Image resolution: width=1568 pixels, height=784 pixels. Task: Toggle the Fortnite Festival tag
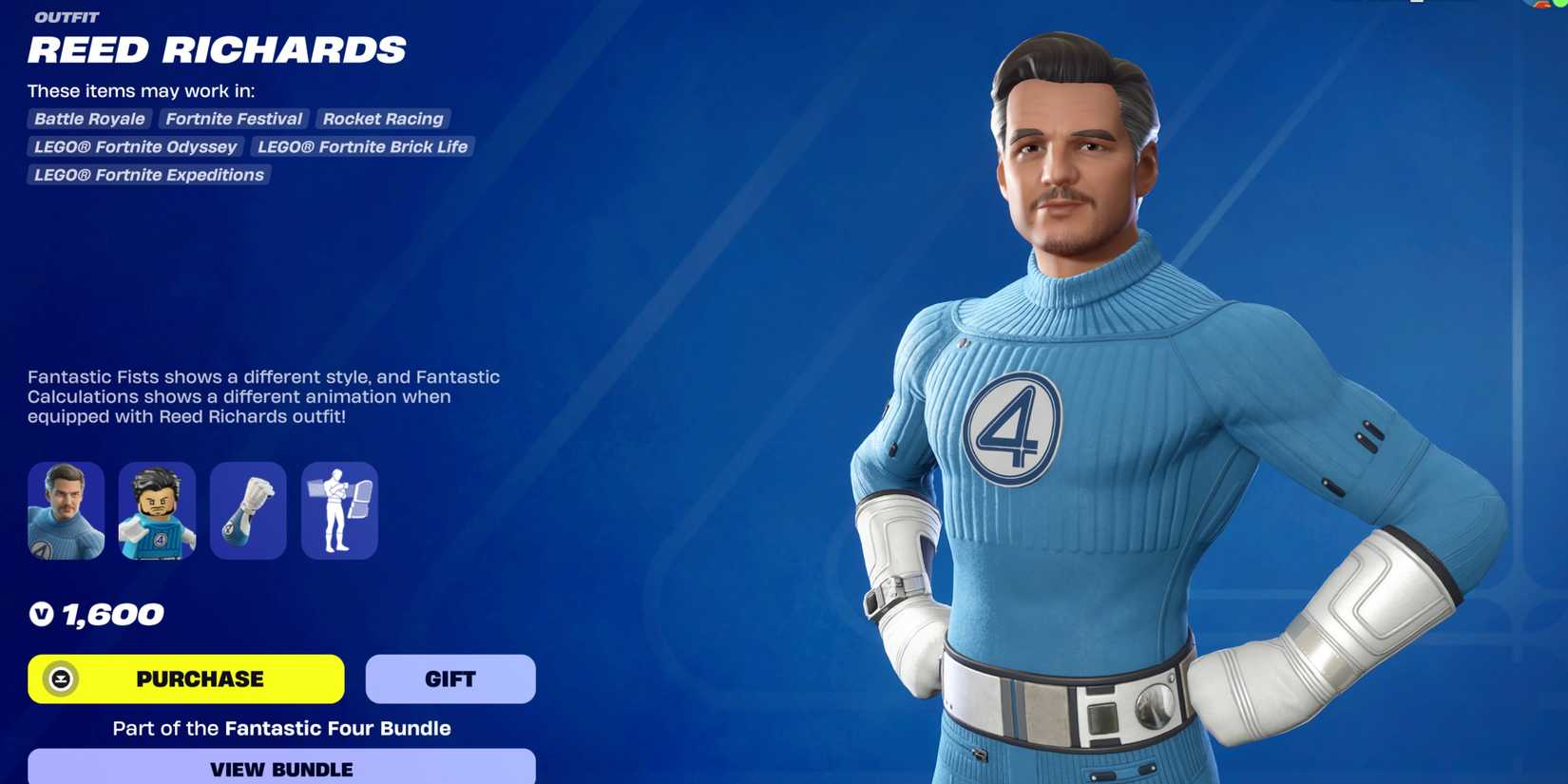tap(233, 119)
